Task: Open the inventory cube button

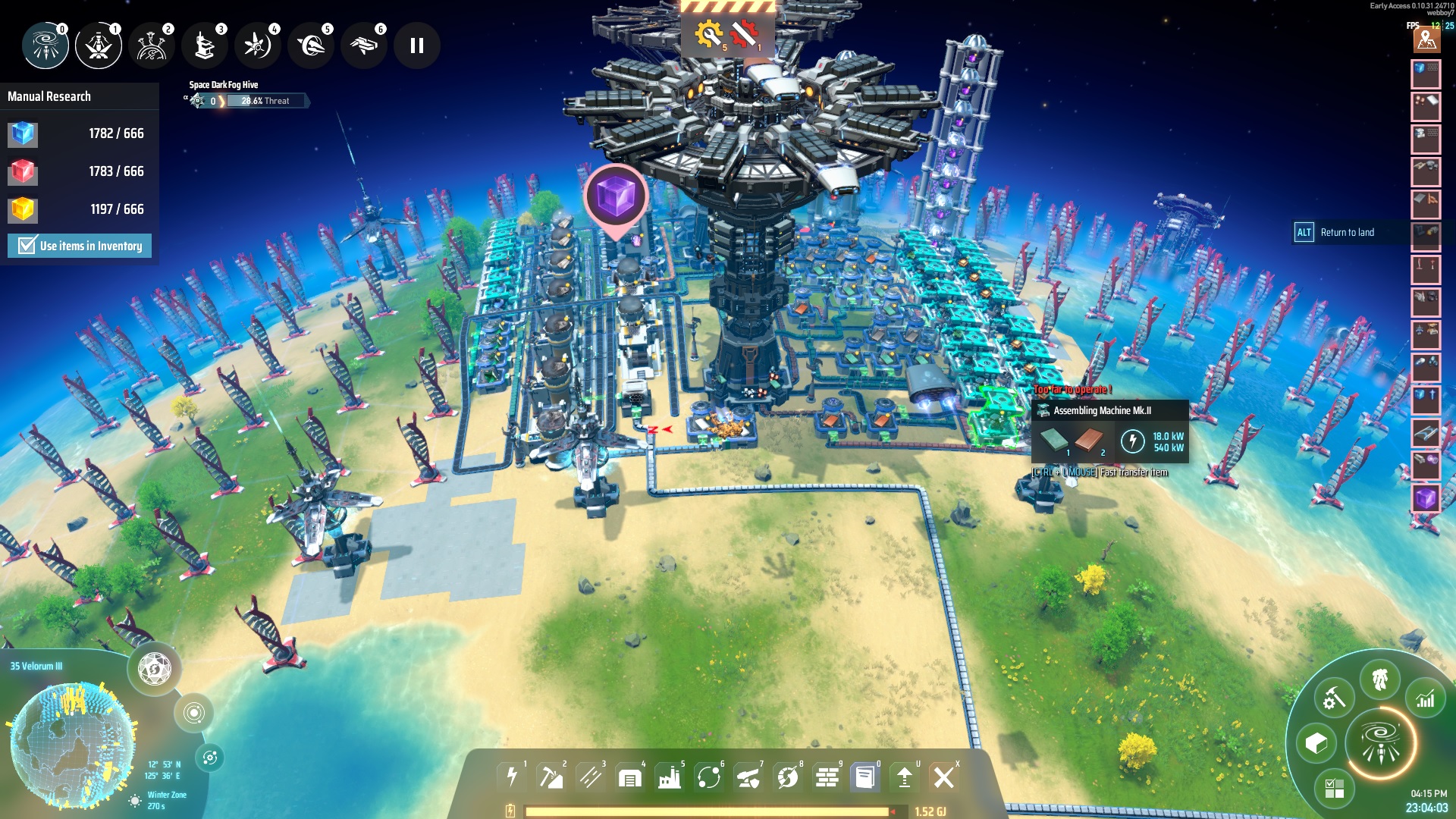Action: [x=1316, y=743]
